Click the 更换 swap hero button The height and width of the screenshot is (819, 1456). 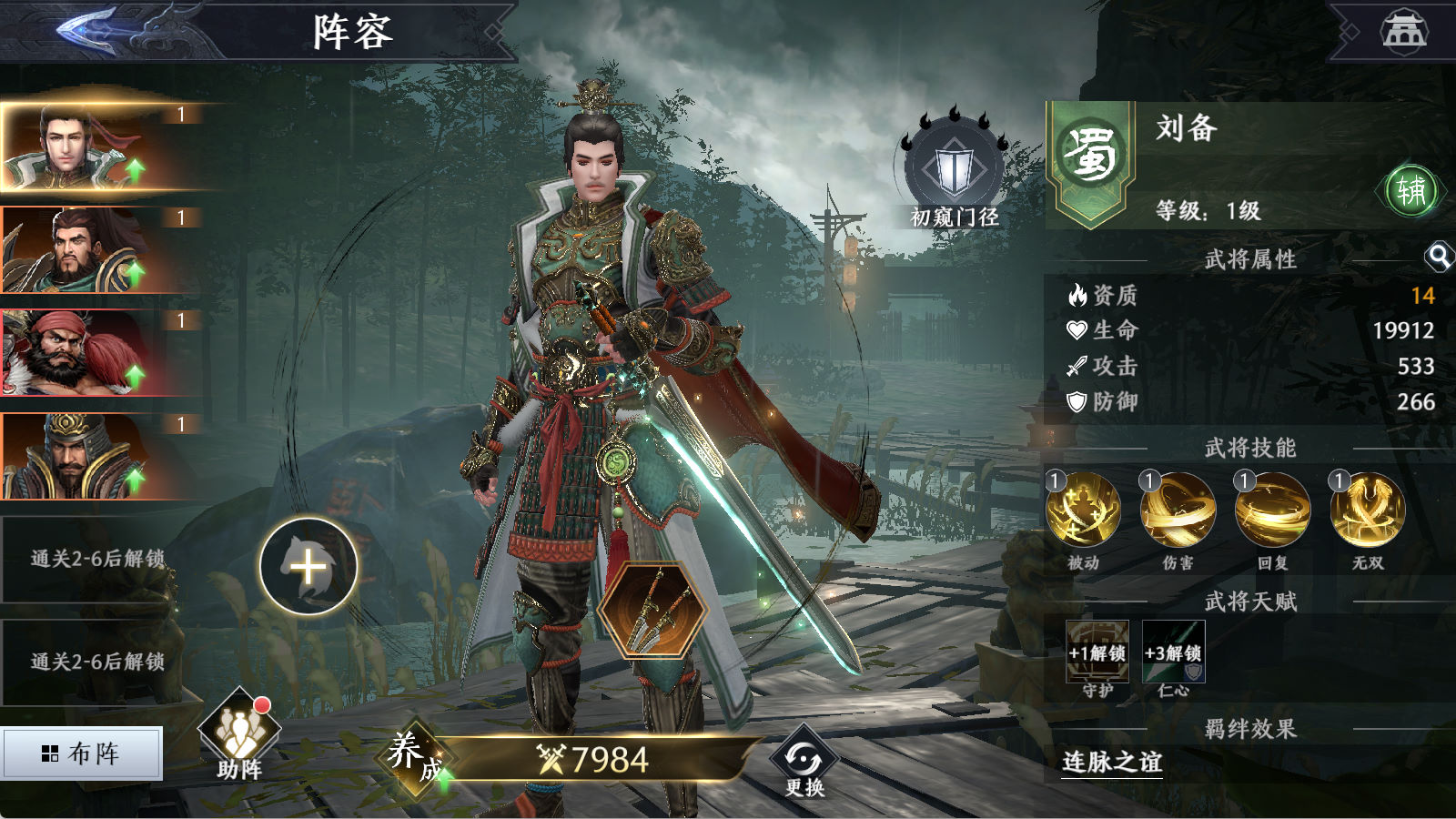tap(804, 762)
